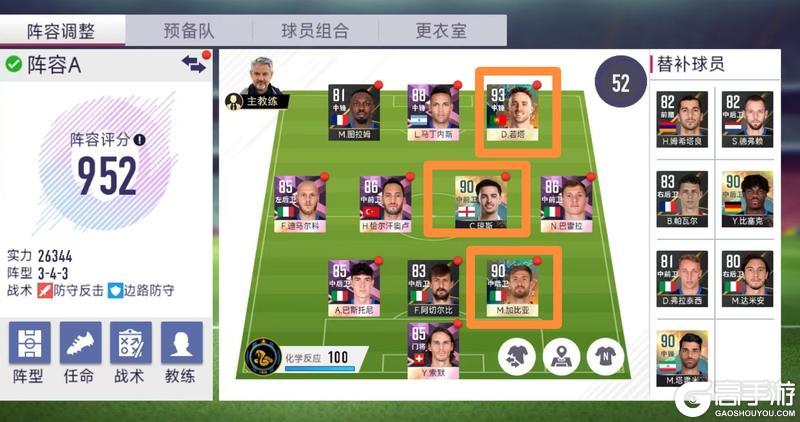Open the 球员组合 tab

click(x=317, y=30)
